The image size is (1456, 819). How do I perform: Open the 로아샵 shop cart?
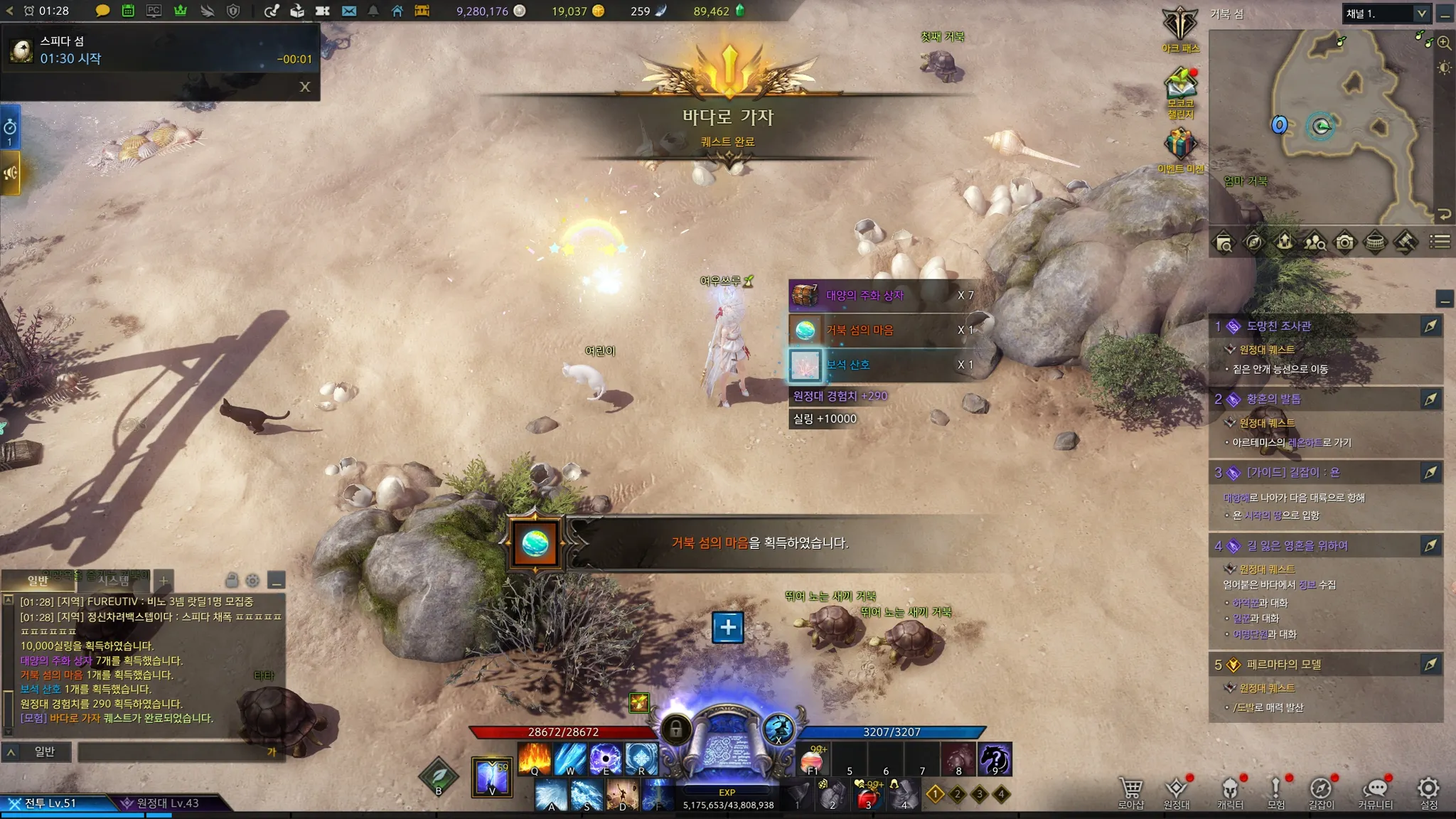pyautogui.click(x=1130, y=789)
